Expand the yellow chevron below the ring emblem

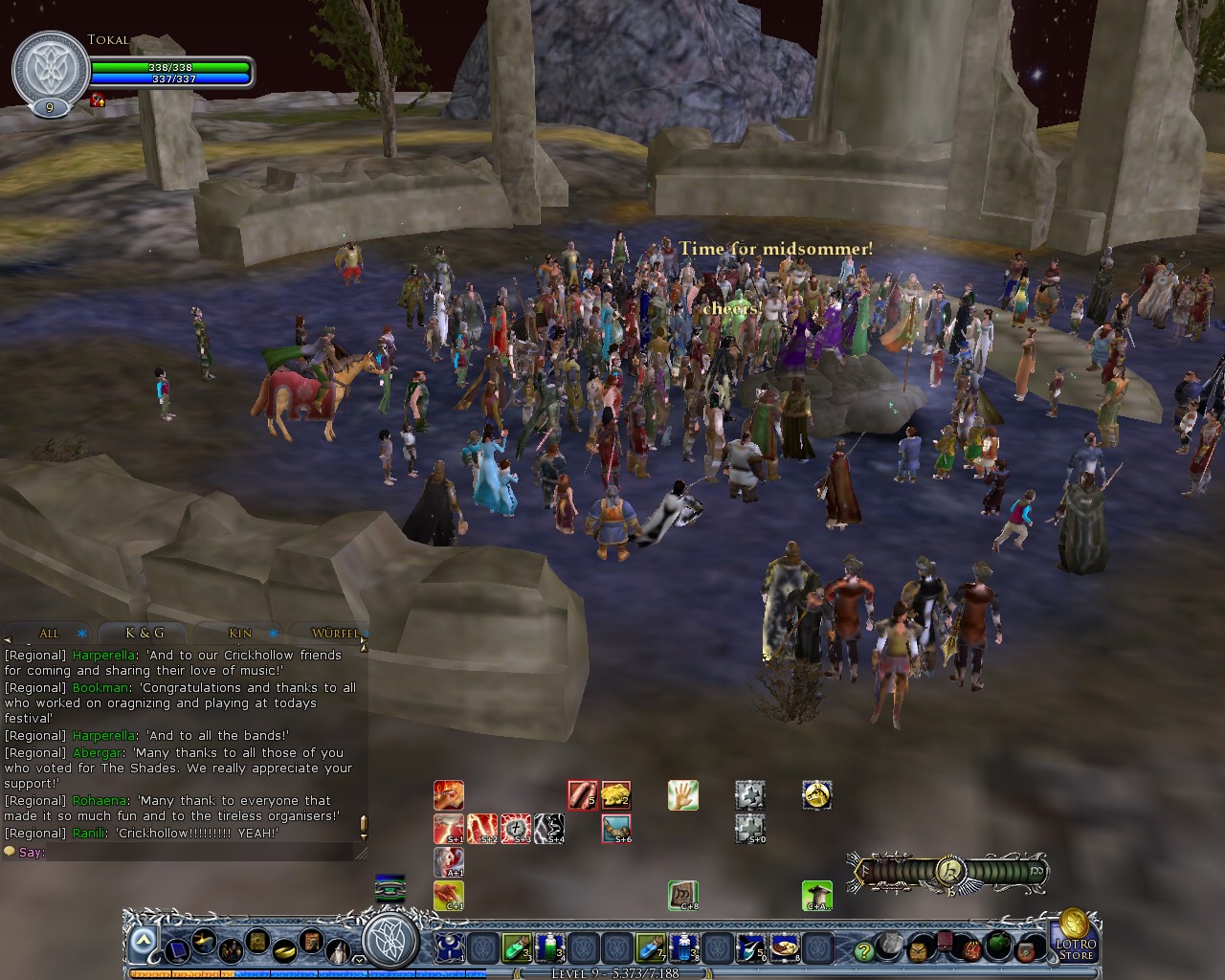click(x=360, y=960)
